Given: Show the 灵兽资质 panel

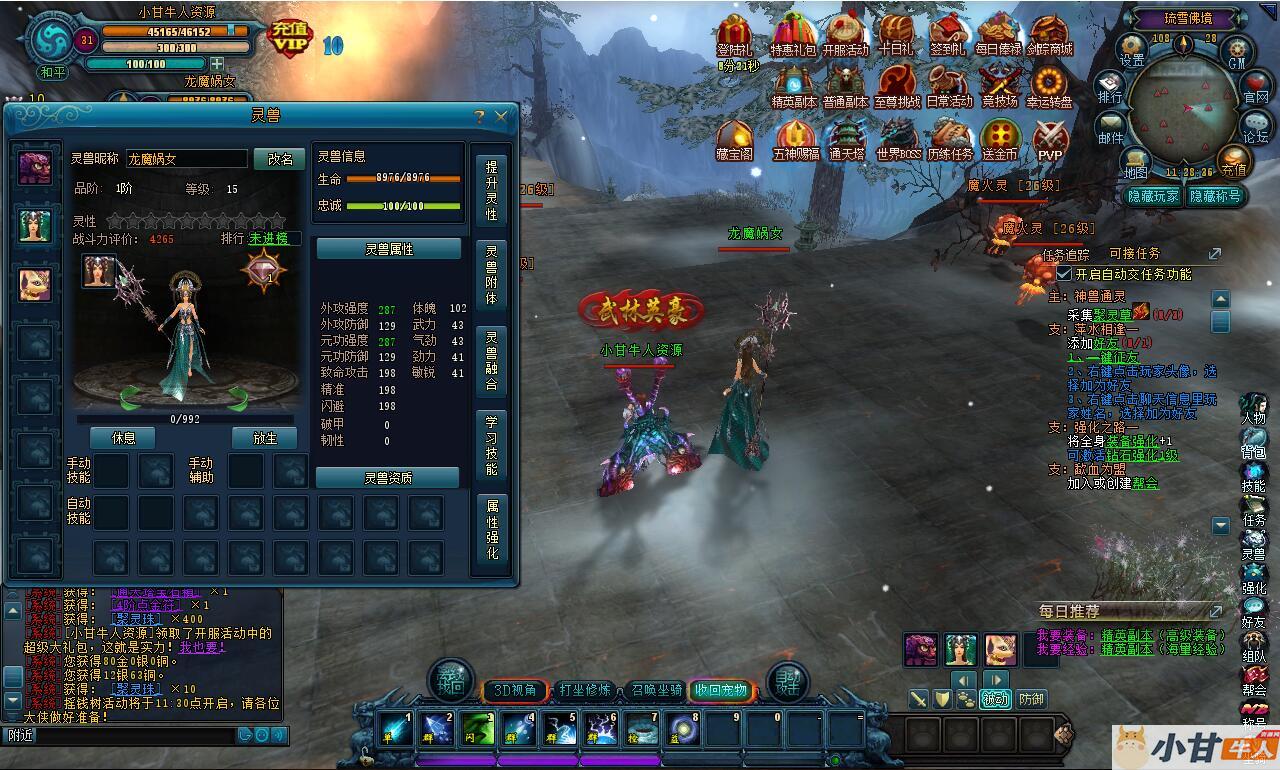Looking at the screenshot, I should pyautogui.click(x=388, y=478).
